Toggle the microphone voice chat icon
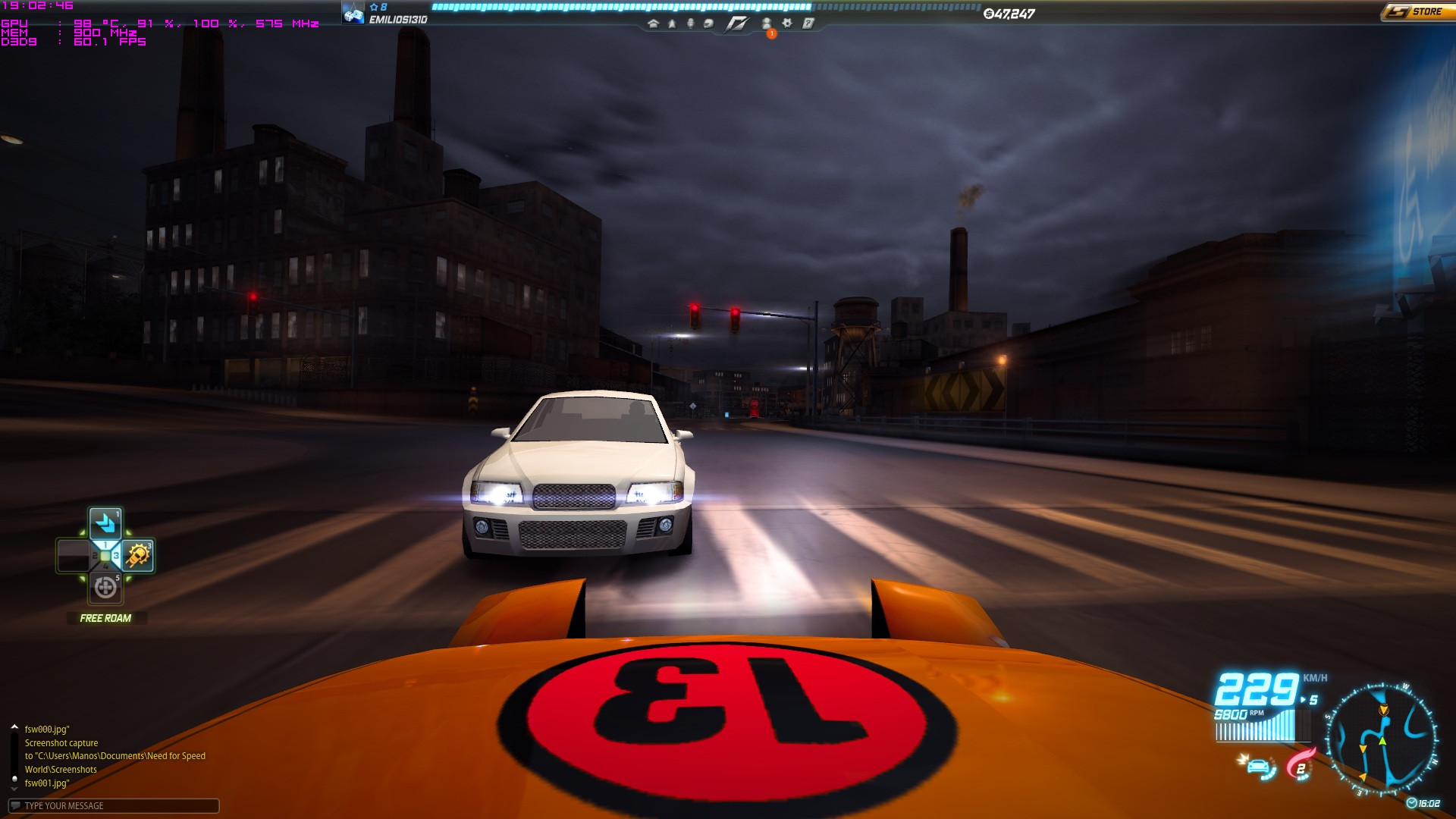1456x819 pixels. pos(690,24)
